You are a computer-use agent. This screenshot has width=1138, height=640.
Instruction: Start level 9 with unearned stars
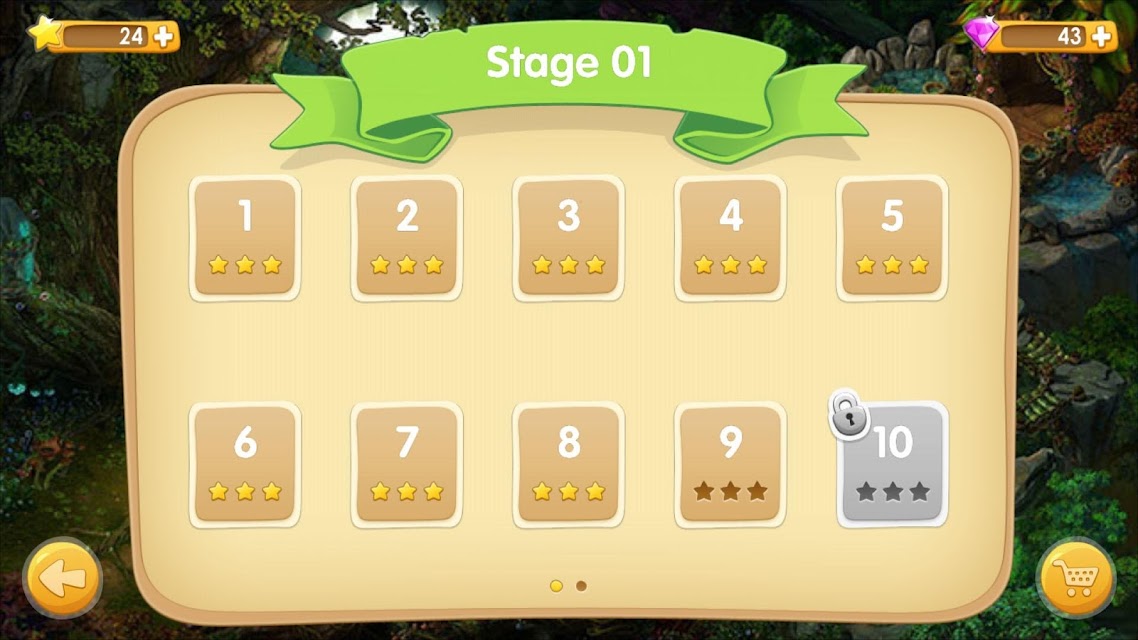(731, 464)
